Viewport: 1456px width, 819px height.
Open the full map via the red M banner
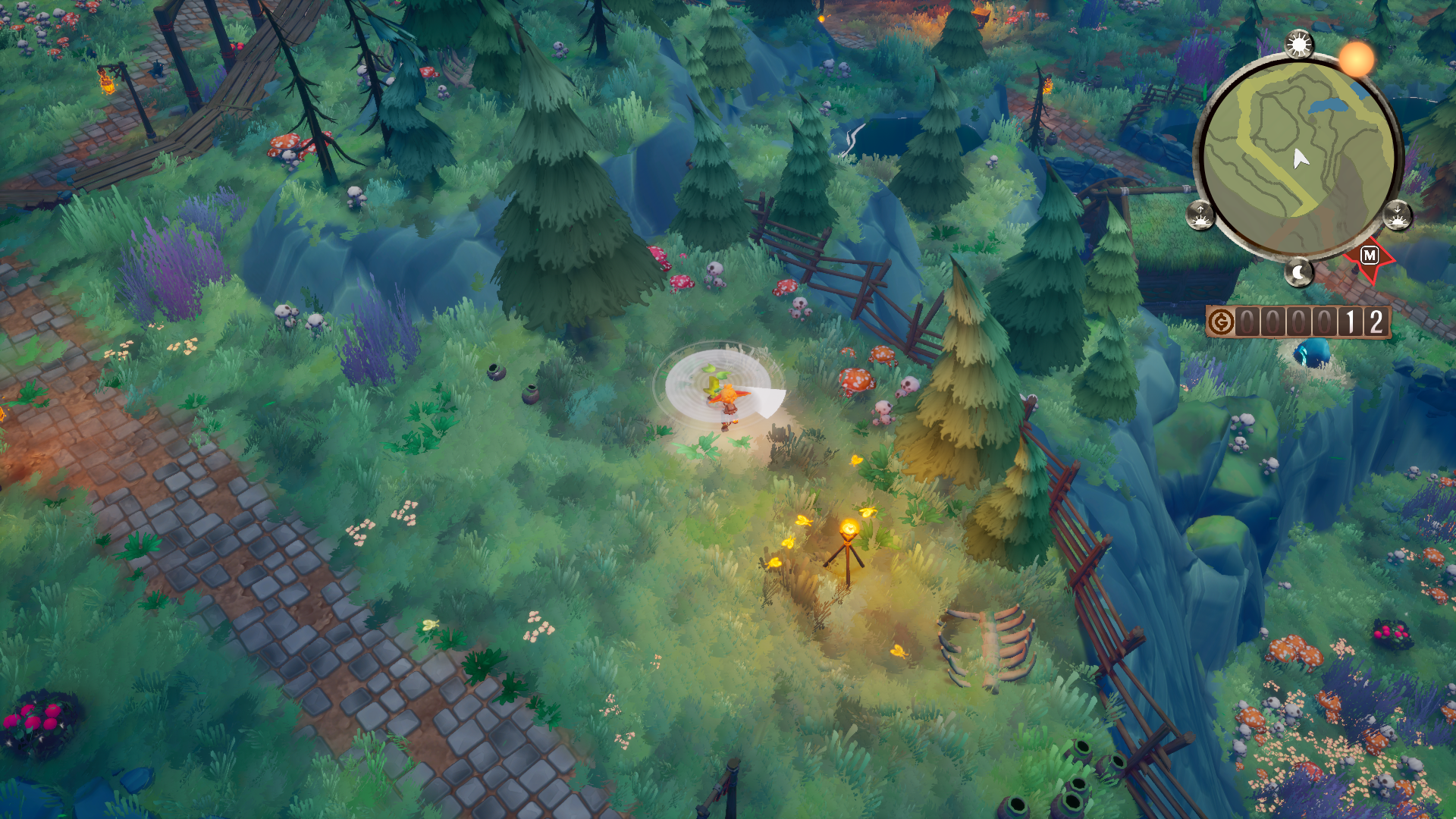(1369, 256)
